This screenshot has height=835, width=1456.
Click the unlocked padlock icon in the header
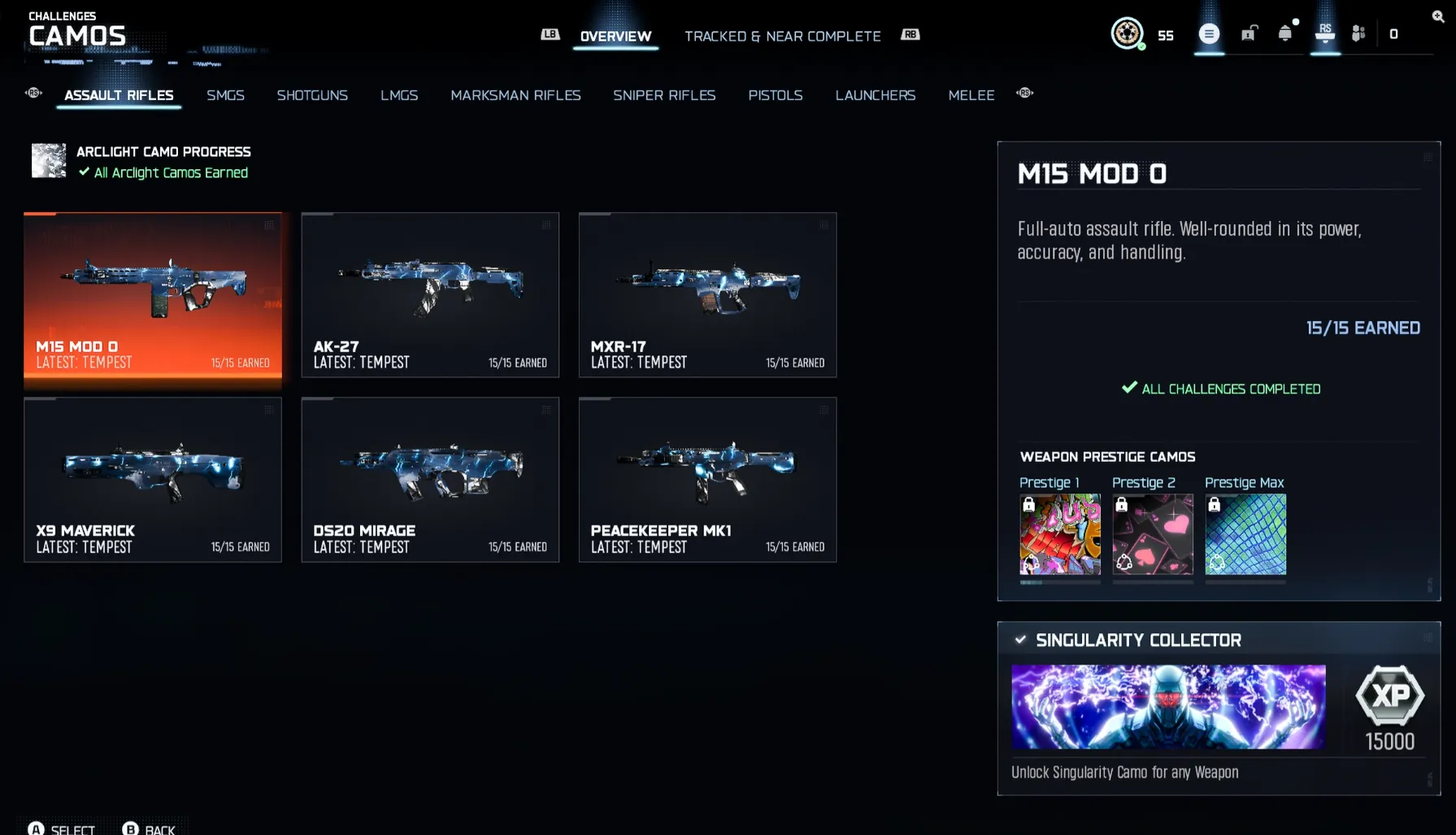coord(1249,33)
